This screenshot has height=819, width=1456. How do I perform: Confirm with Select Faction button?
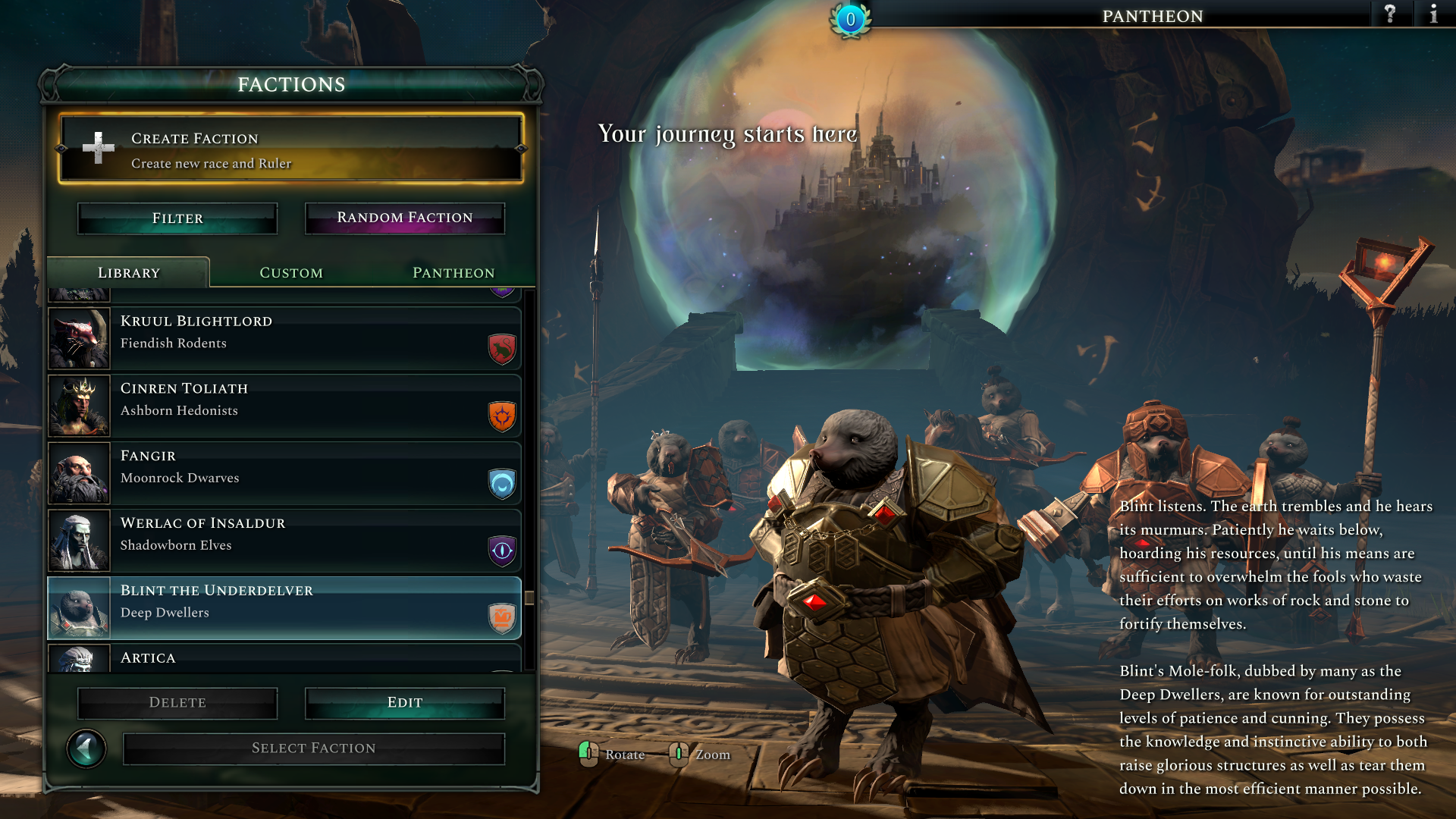[314, 748]
